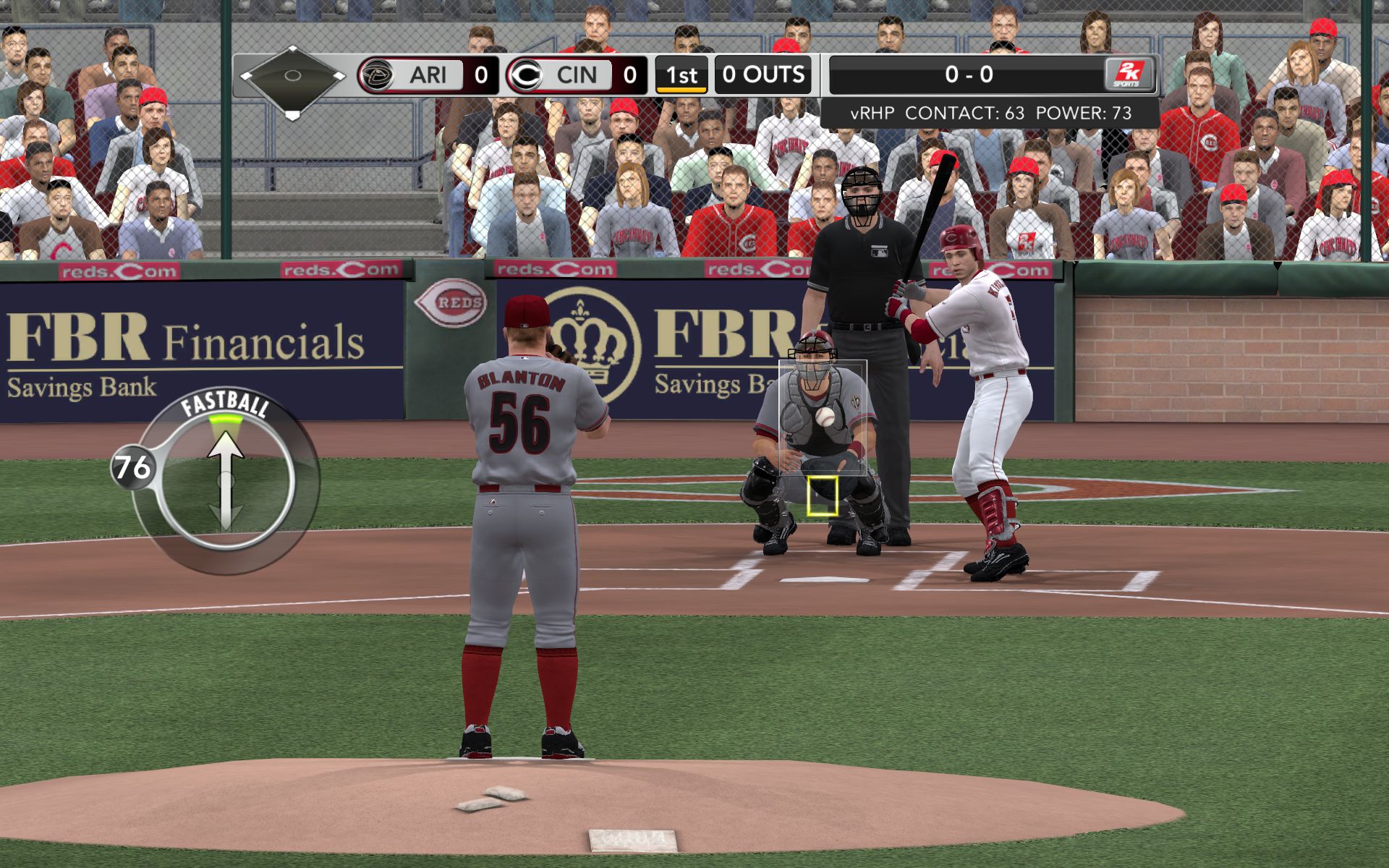
Task: Click the Cincinnati Reds logo on scoreboard
Action: 525,75
